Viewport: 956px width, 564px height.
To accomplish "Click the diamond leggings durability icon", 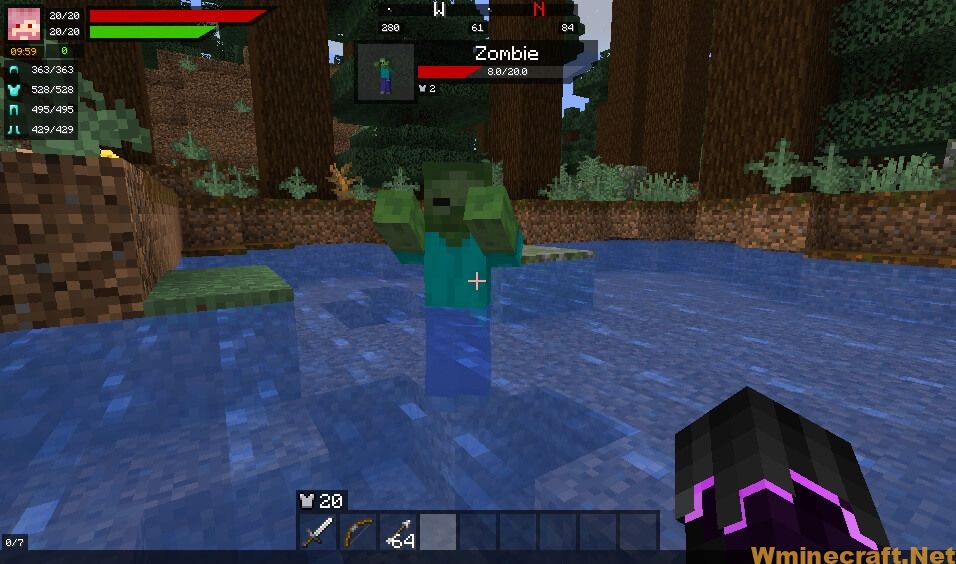I will tap(15, 110).
